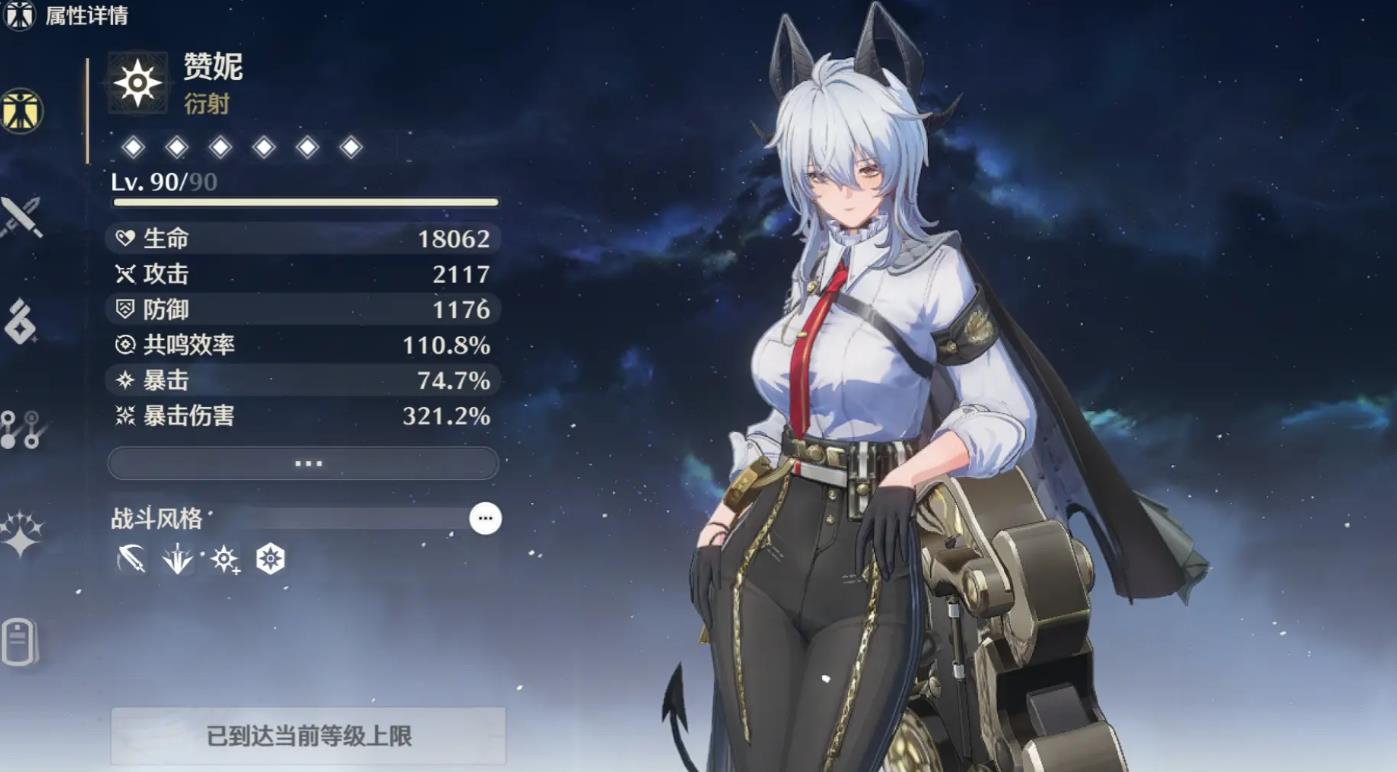The height and width of the screenshot is (772, 1397).
Task: Click the 已到达当前等级上限 button
Action: pyautogui.click(x=306, y=735)
